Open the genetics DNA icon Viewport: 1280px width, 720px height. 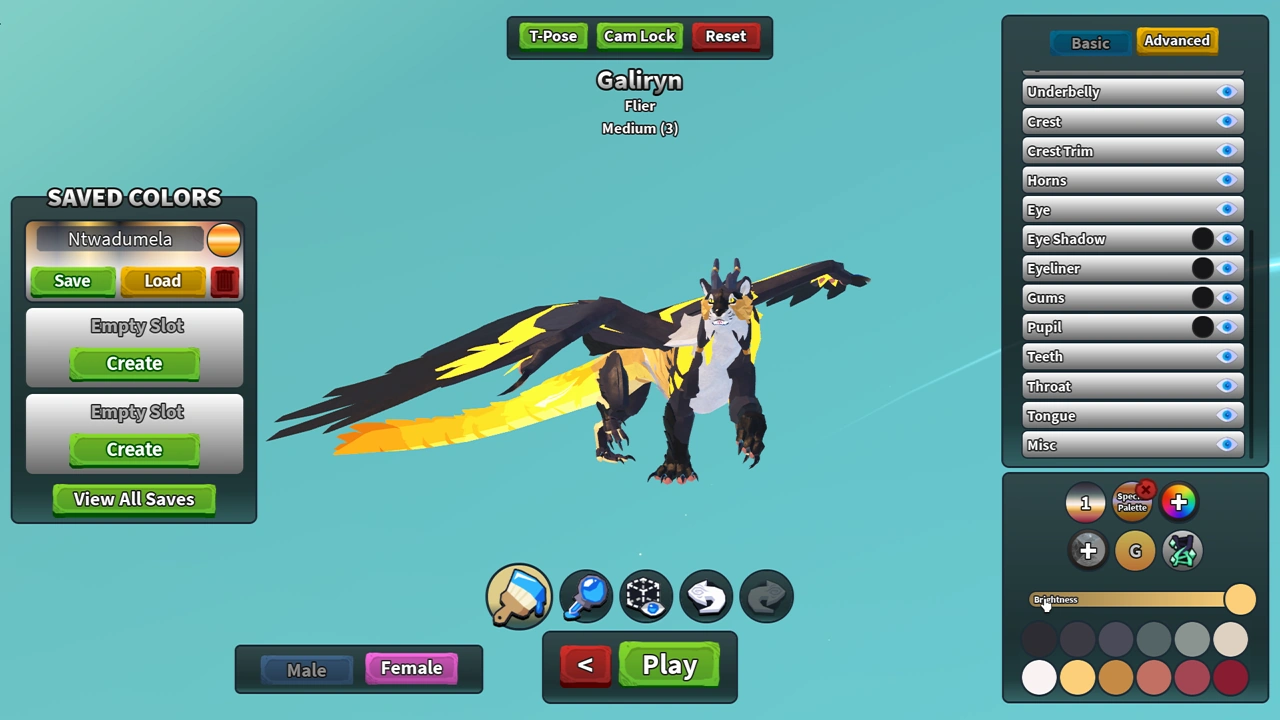pos(1182,551)
